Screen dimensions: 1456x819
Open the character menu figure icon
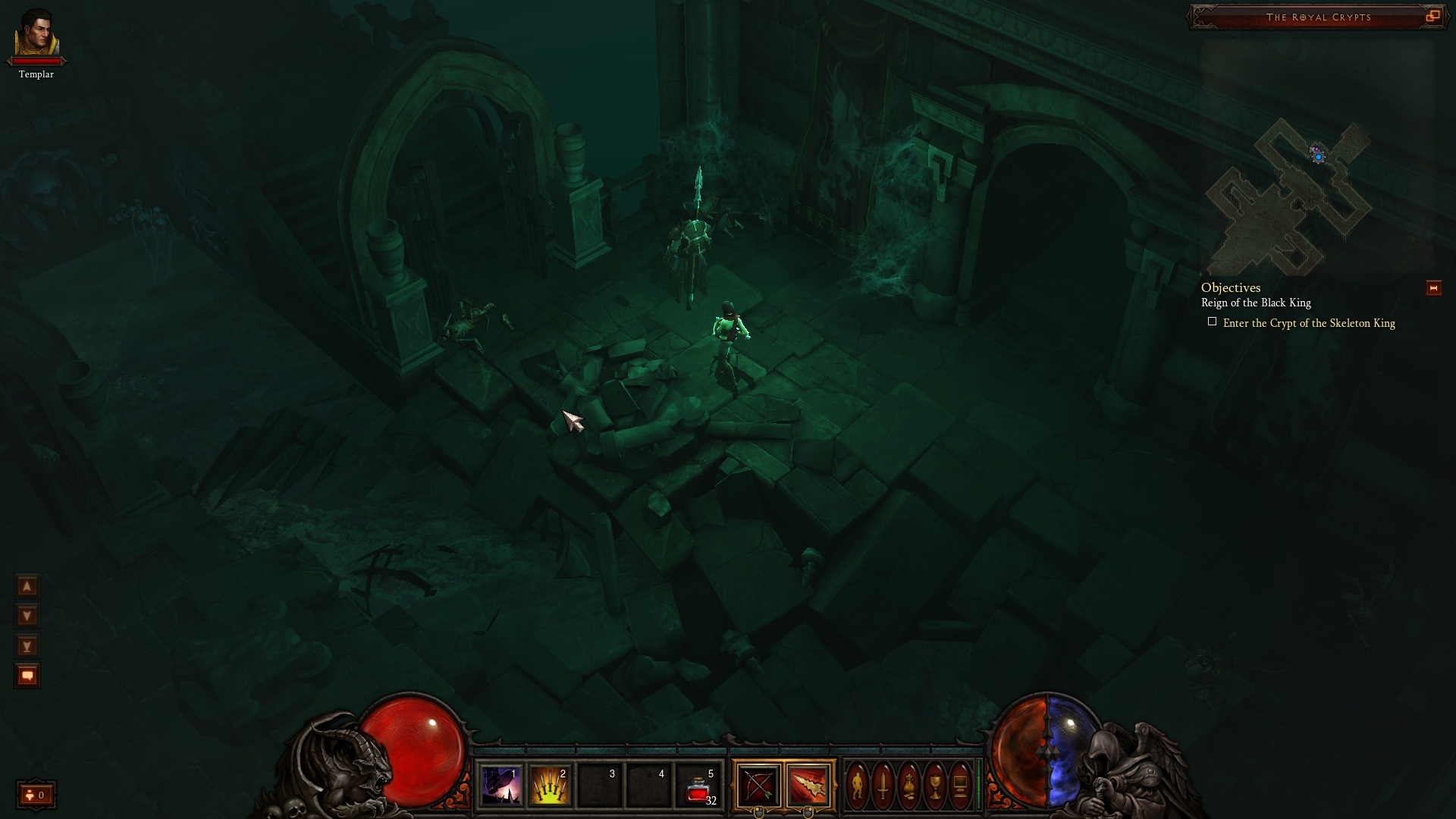858,786
